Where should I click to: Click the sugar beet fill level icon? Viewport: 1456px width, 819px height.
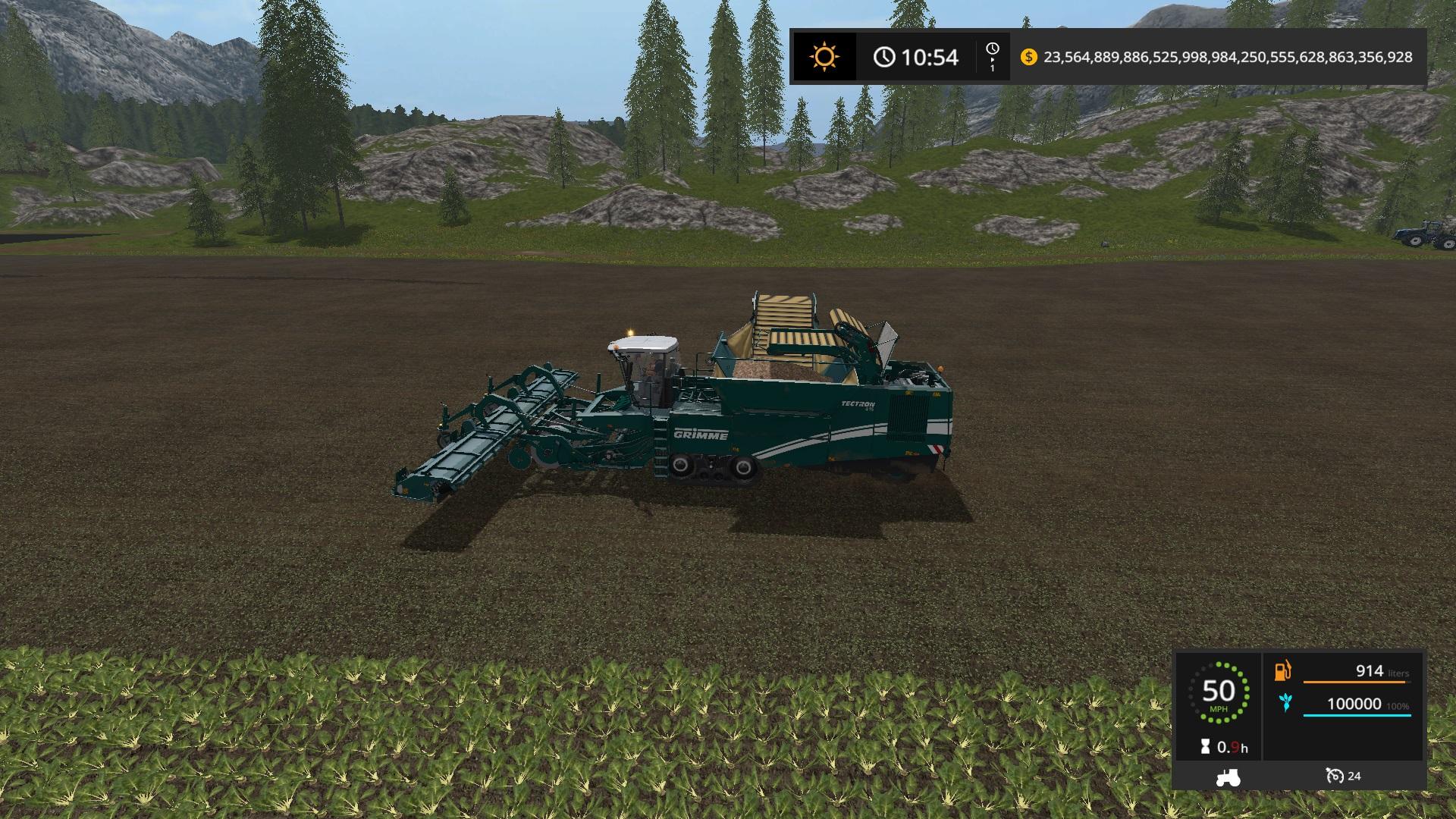(x=1285, y=703)
